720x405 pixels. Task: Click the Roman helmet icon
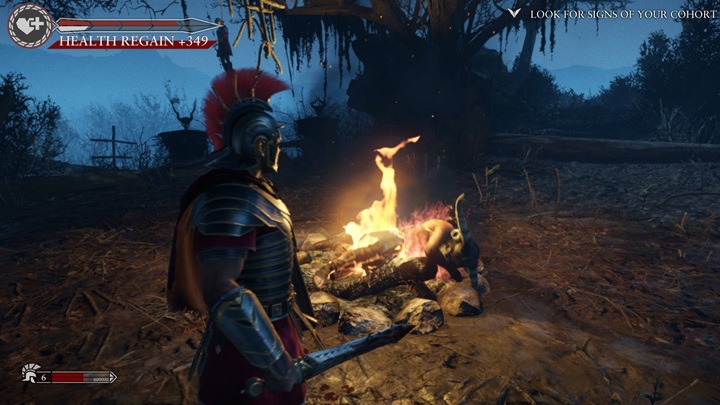[29, 376]
